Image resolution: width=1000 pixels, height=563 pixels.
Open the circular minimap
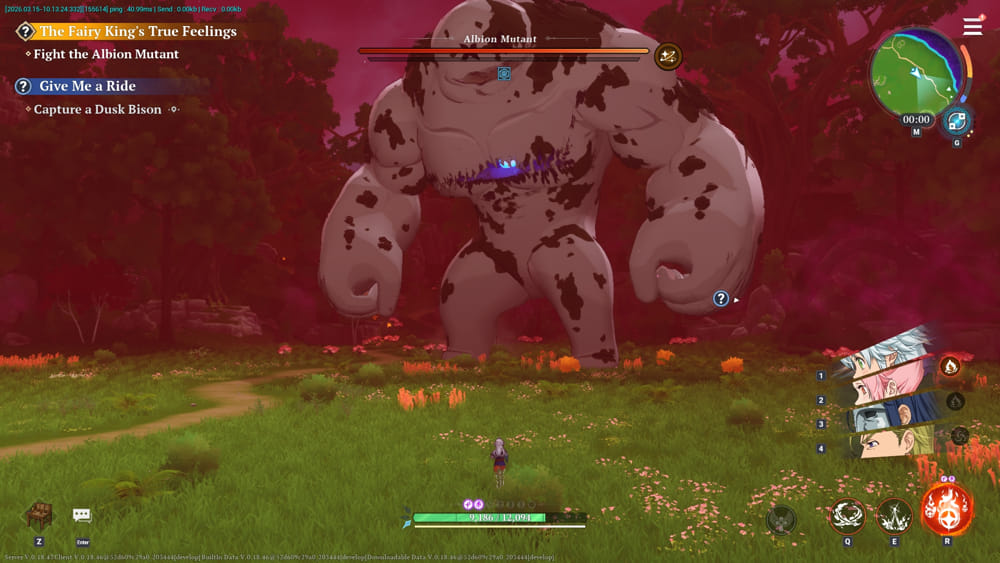point(915,76)
